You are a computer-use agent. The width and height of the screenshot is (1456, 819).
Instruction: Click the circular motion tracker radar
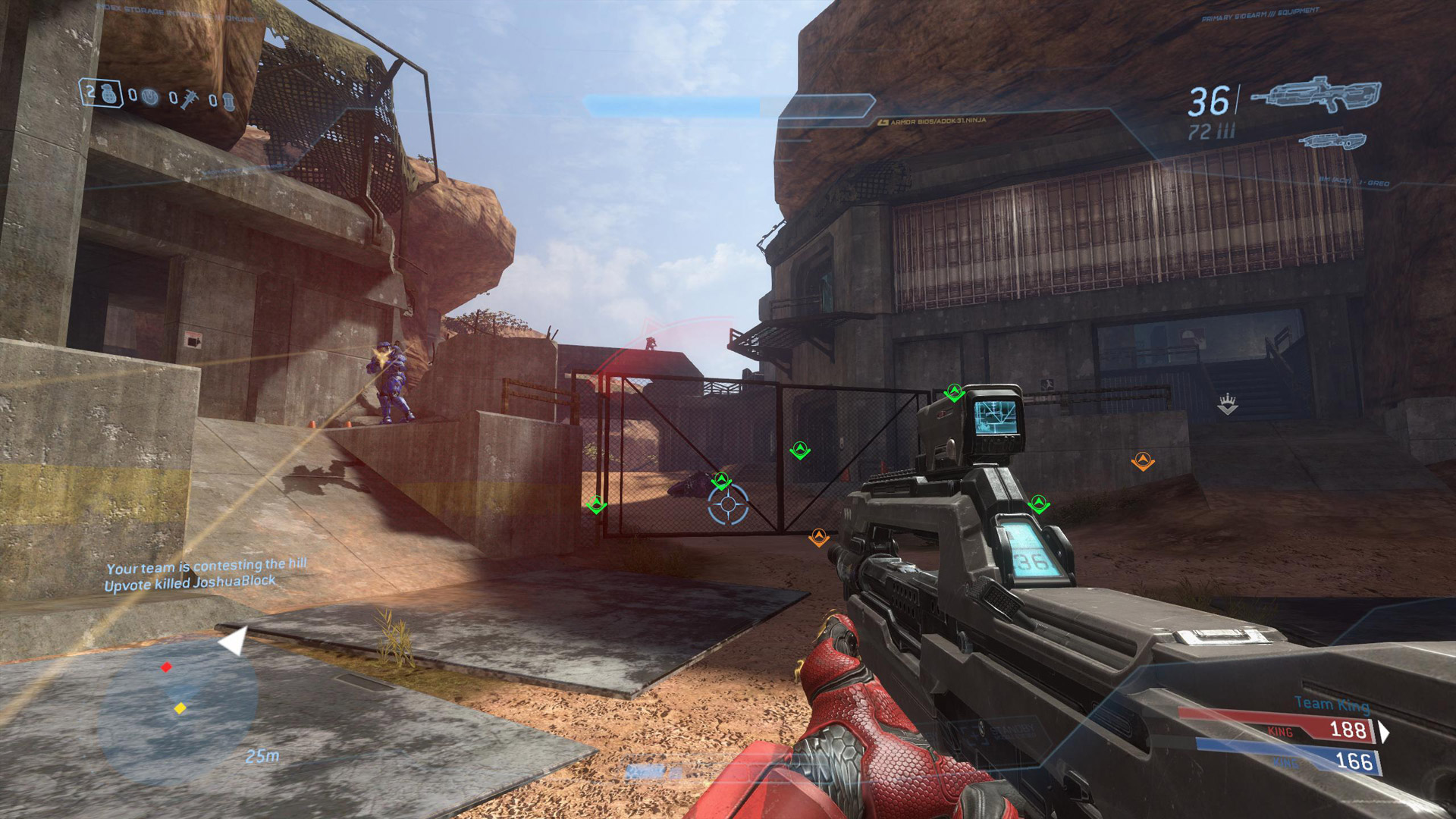pyautogui.click(x=180, y=709)
